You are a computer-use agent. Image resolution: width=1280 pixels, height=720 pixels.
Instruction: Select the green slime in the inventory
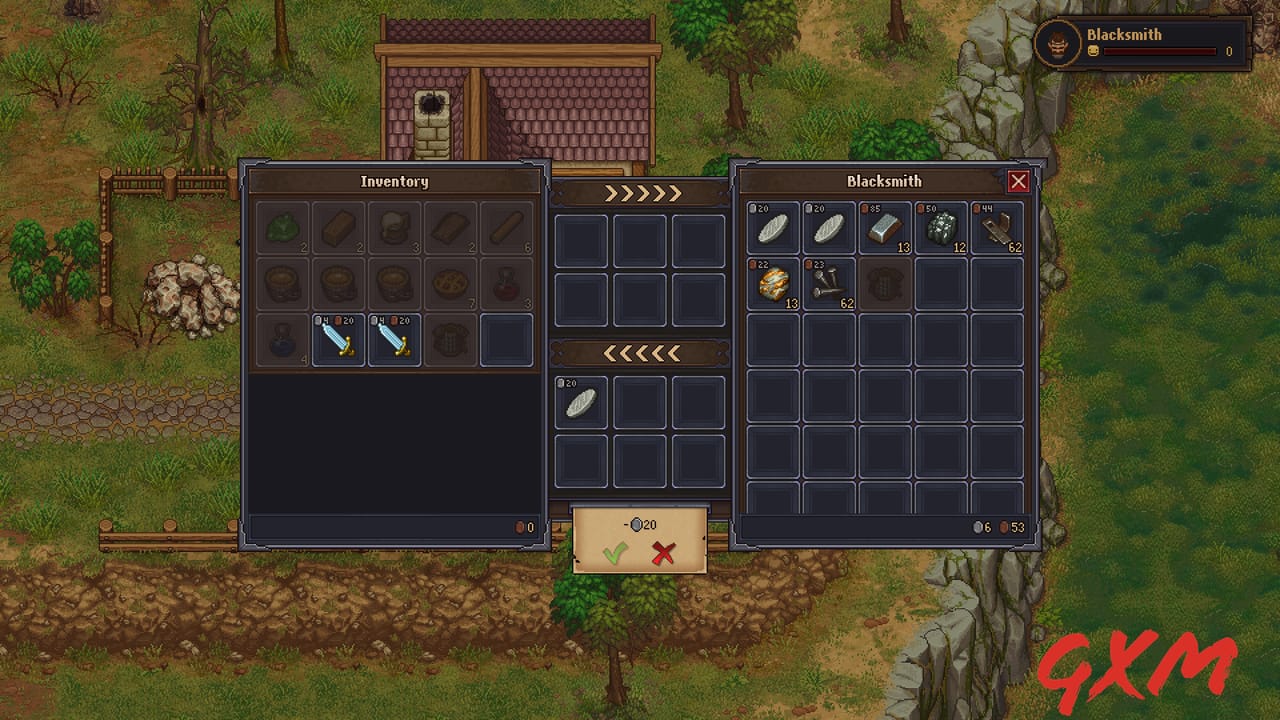click(x=282, y=229)
